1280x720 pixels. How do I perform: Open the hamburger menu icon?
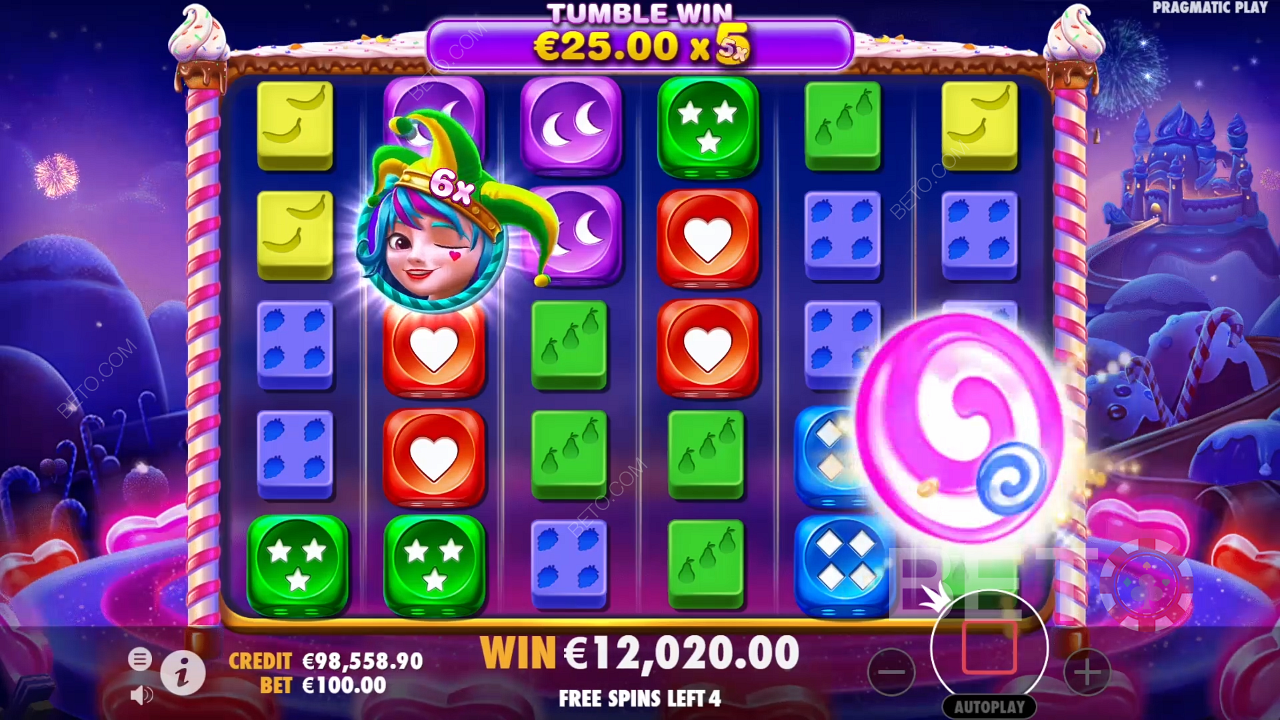(140, 659)
